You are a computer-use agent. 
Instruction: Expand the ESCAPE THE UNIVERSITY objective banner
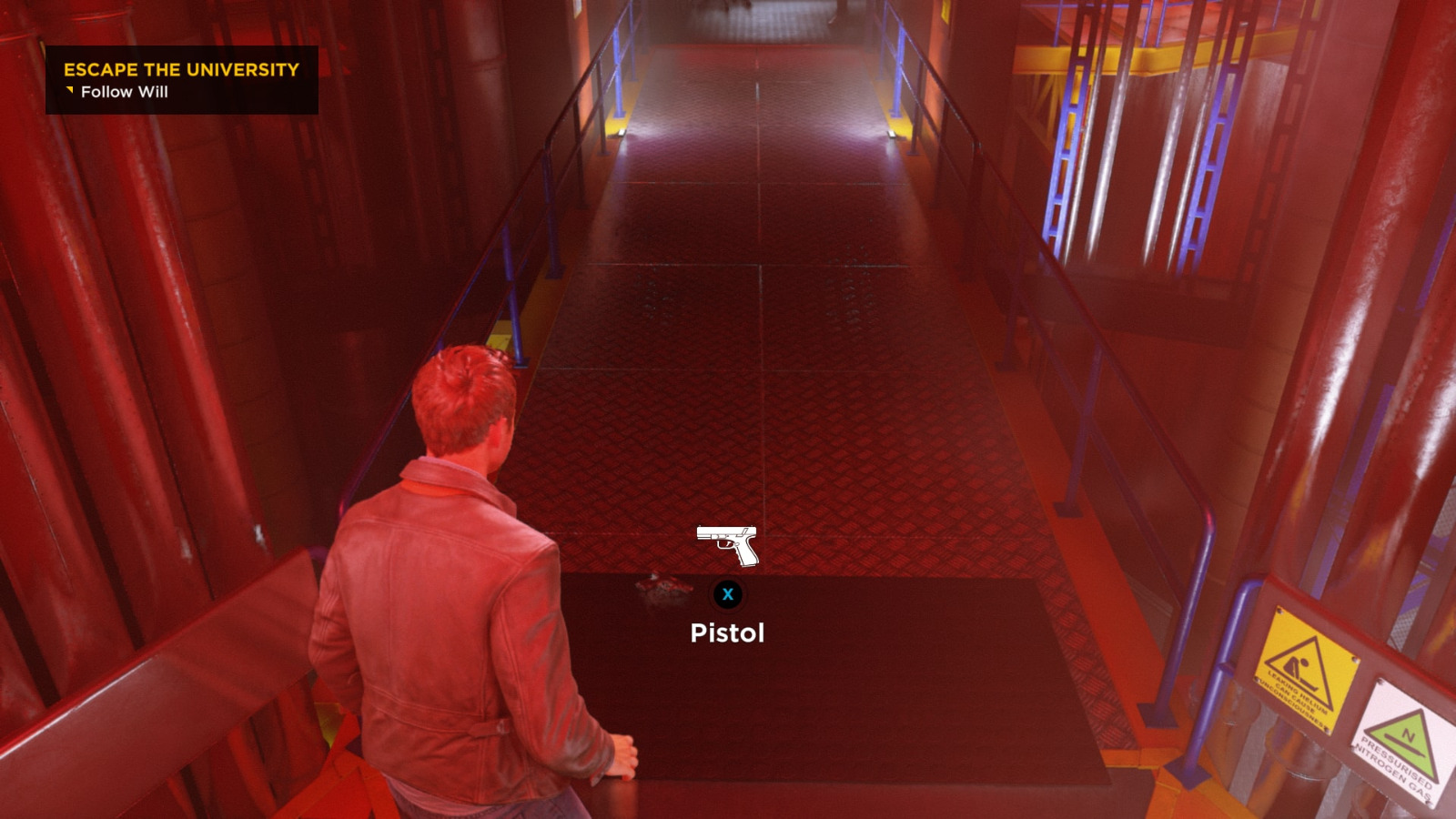click(182, 69)
